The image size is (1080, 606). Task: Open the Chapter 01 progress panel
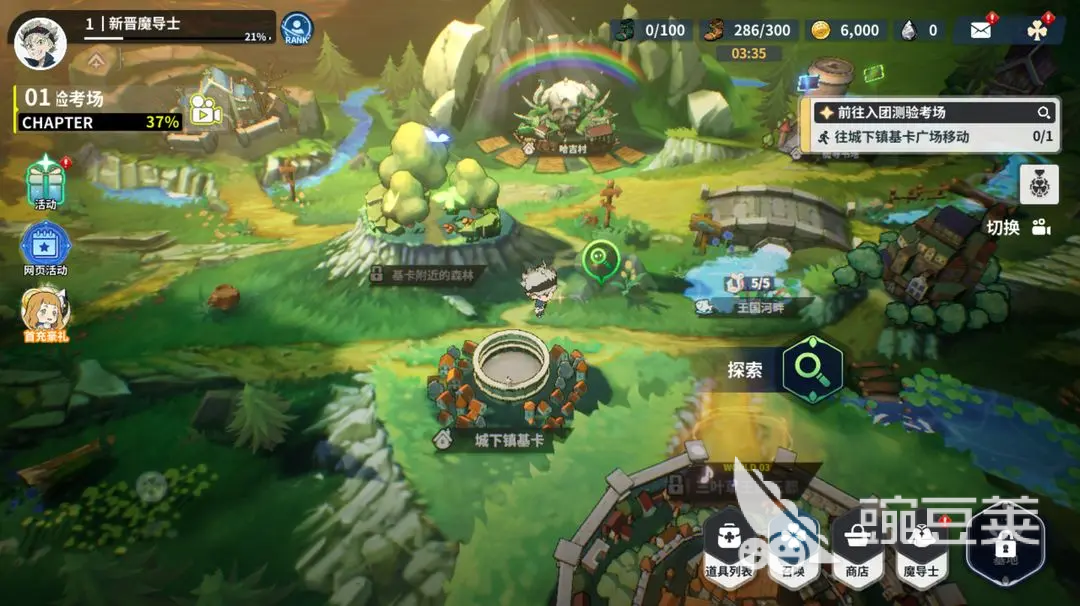pos(98,110)
